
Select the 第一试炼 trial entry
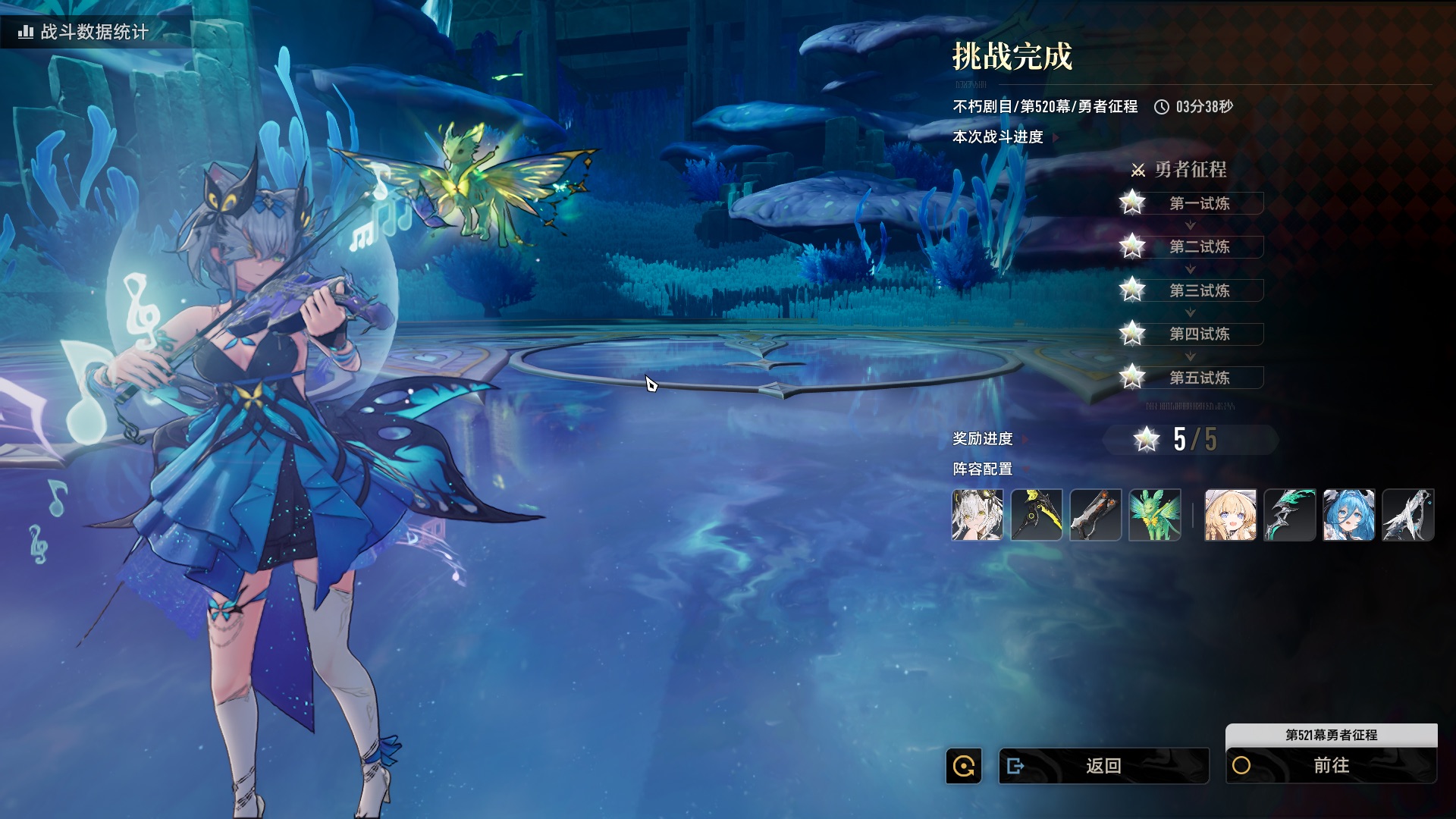click(1199, 203)
